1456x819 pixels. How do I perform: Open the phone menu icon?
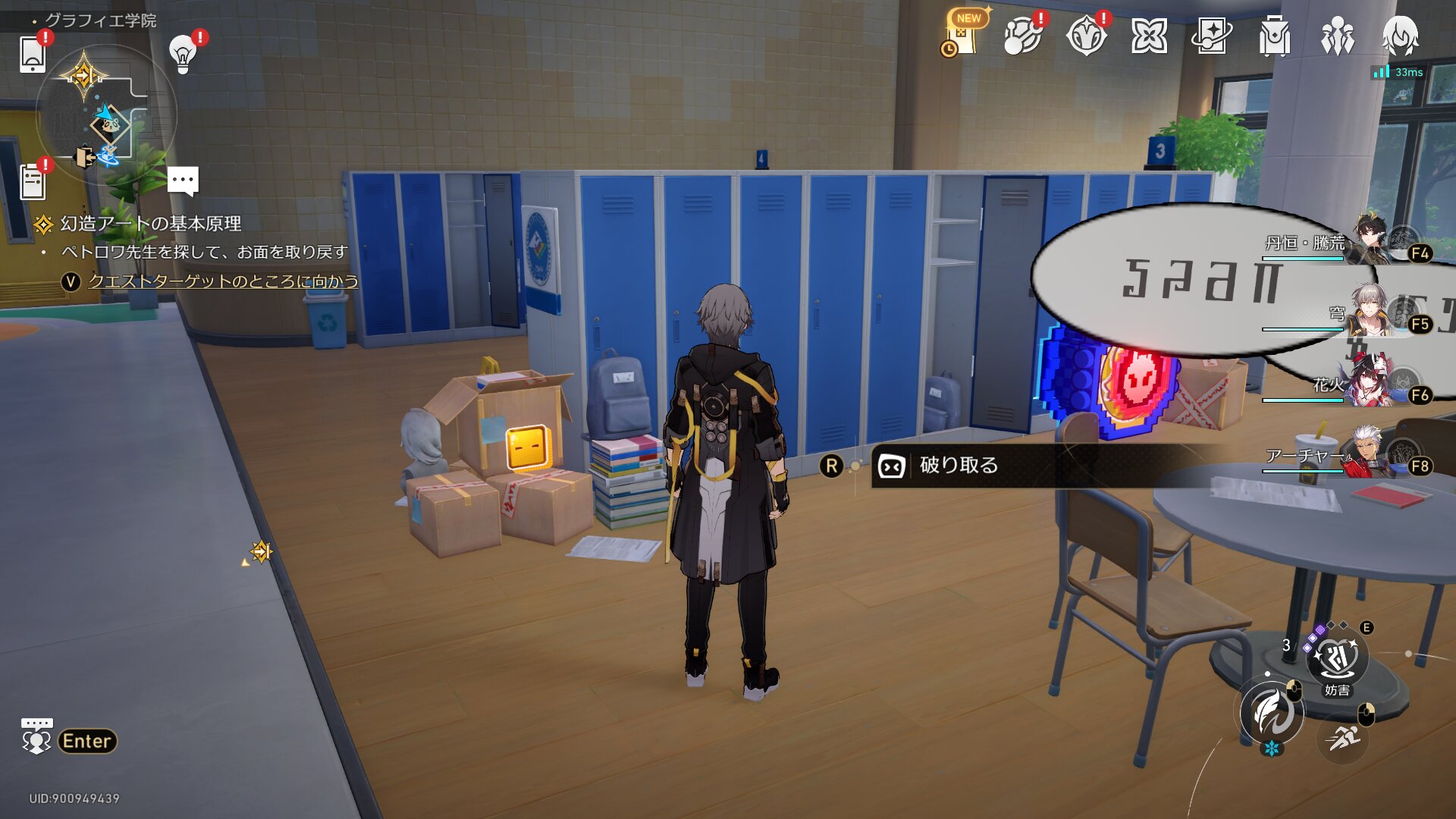pyautogui.click(x=33, y=54)
